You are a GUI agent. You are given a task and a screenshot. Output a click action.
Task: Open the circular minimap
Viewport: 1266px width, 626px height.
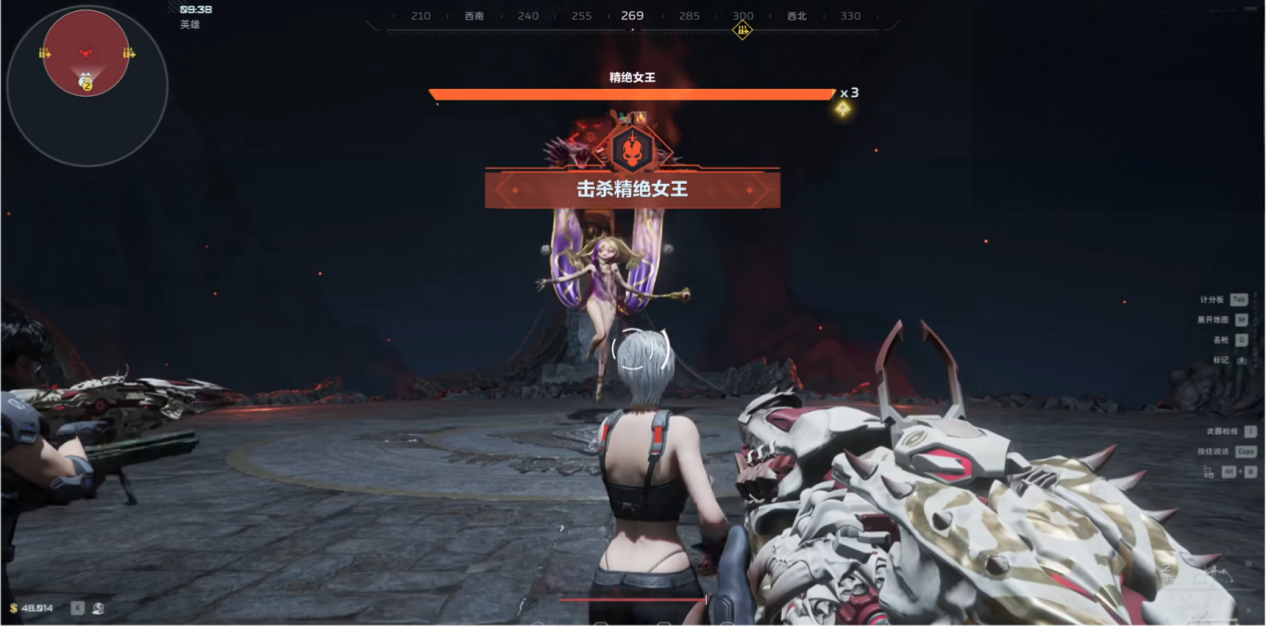(87, 86)
